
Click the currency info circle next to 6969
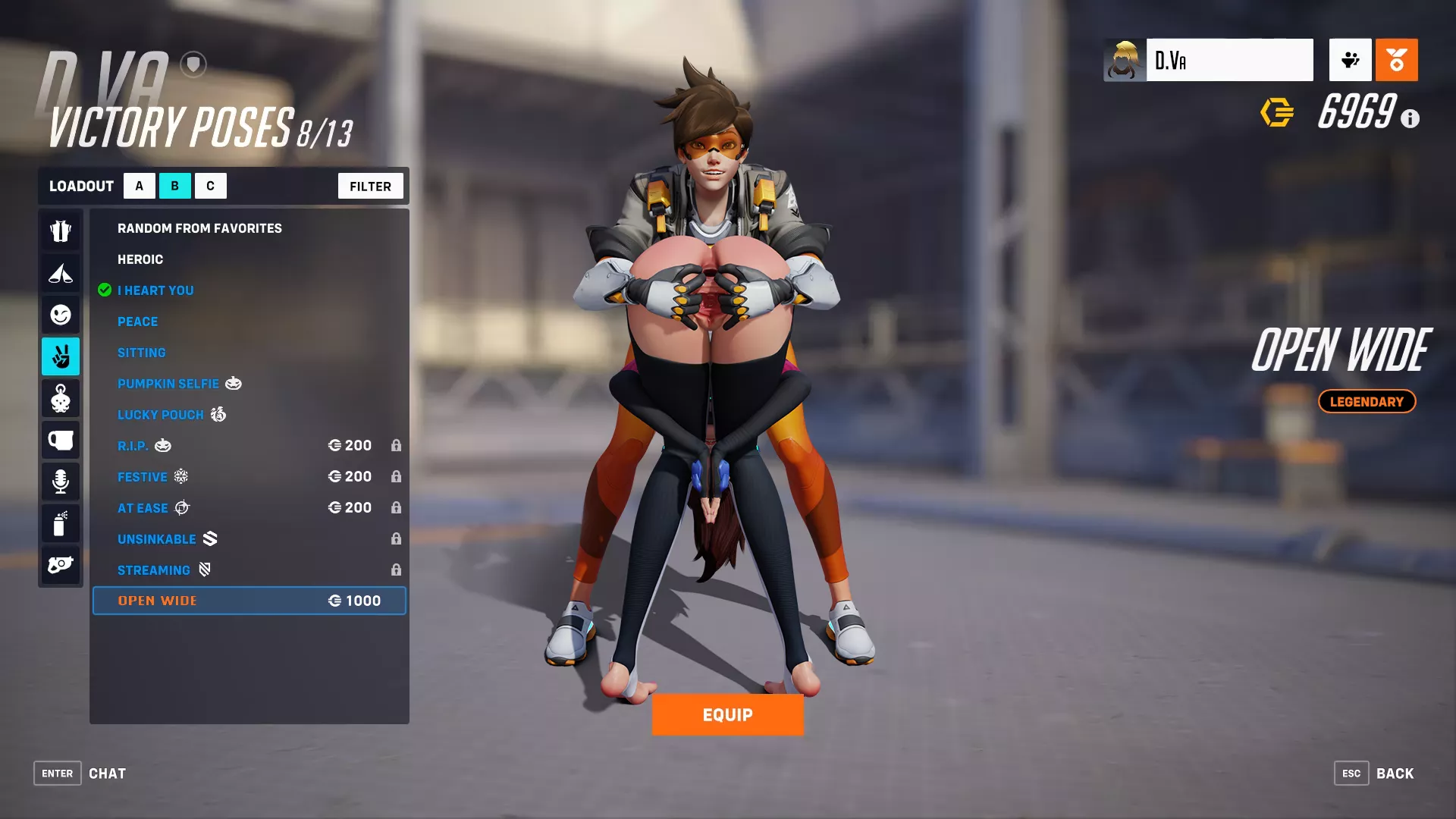pyautogui.click(x=1410, y=118)
